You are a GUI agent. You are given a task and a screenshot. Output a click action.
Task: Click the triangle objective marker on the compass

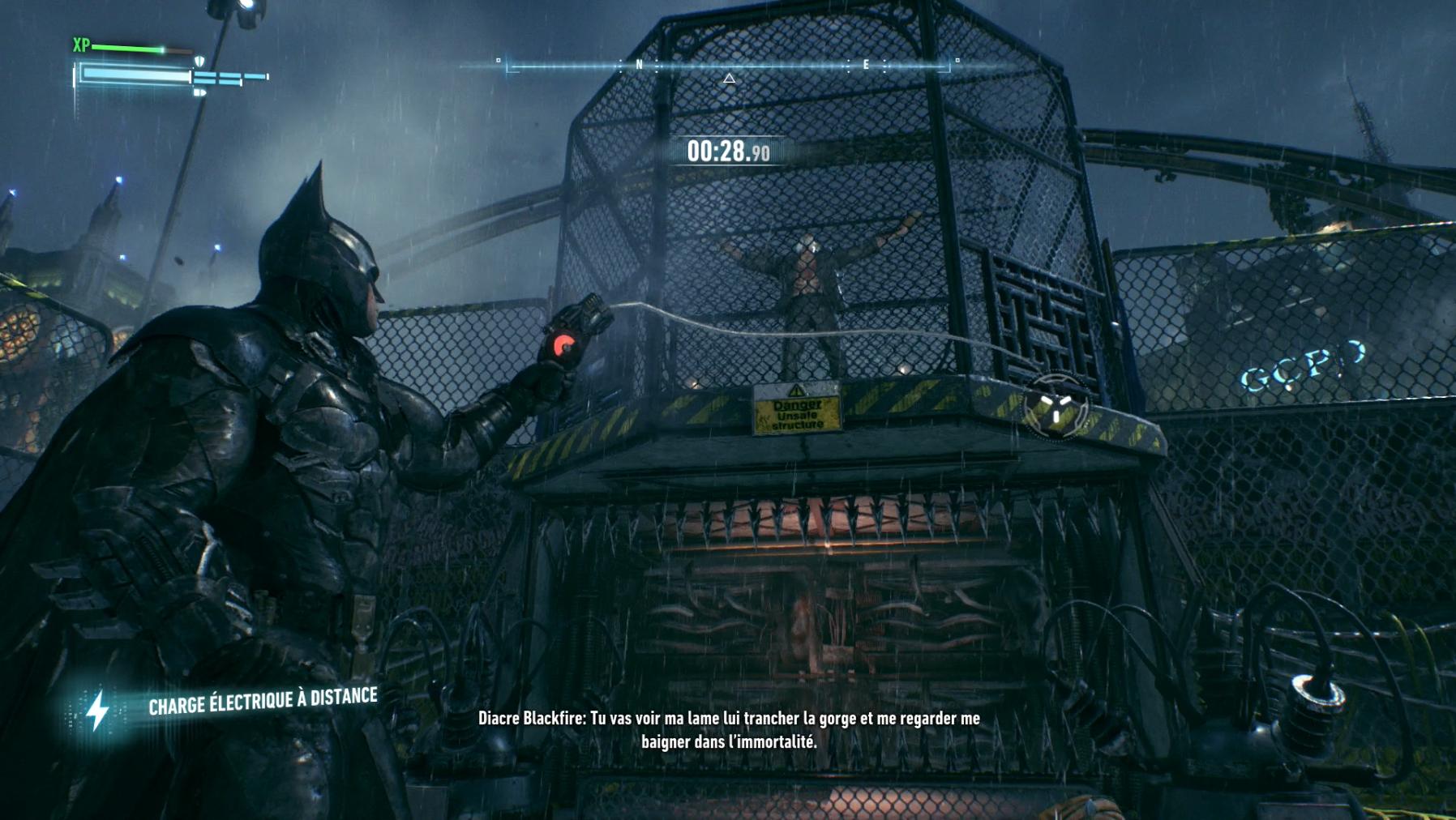[729, 79]
